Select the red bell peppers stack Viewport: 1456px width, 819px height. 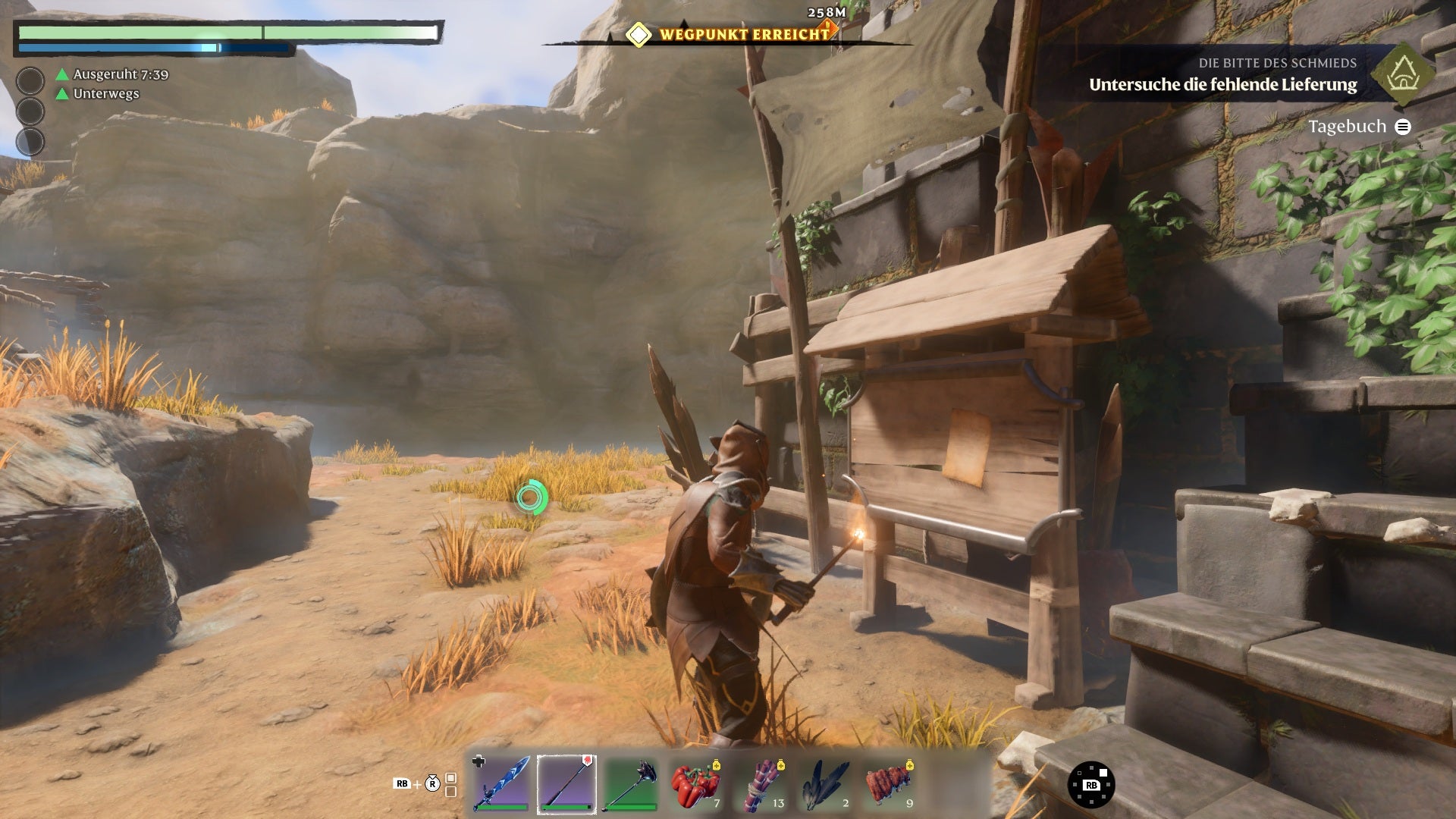pos(695,783)
